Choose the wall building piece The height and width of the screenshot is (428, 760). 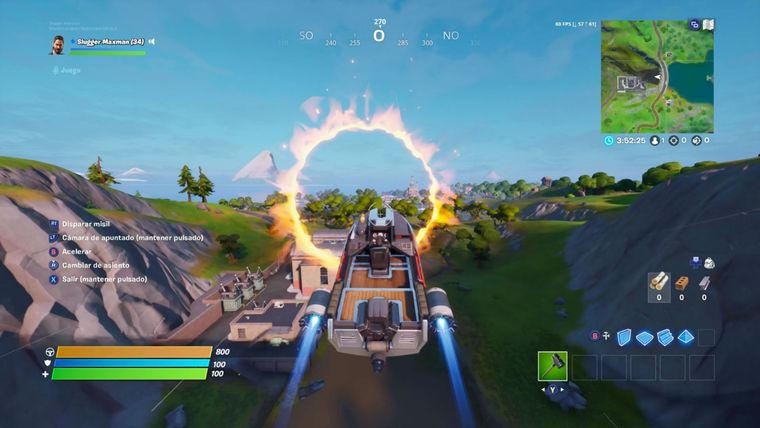click(624, 337)
